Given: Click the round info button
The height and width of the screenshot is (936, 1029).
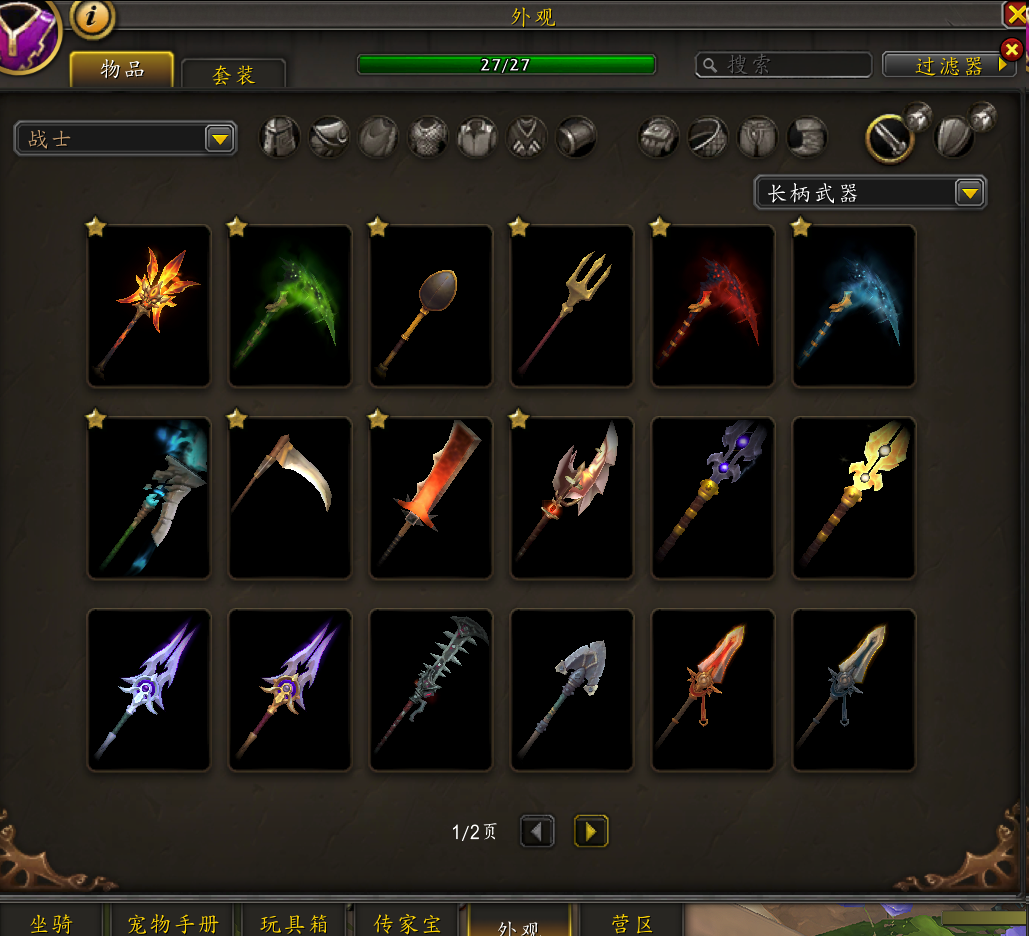Looking at the screenshot, I should [x=92, y=17].
